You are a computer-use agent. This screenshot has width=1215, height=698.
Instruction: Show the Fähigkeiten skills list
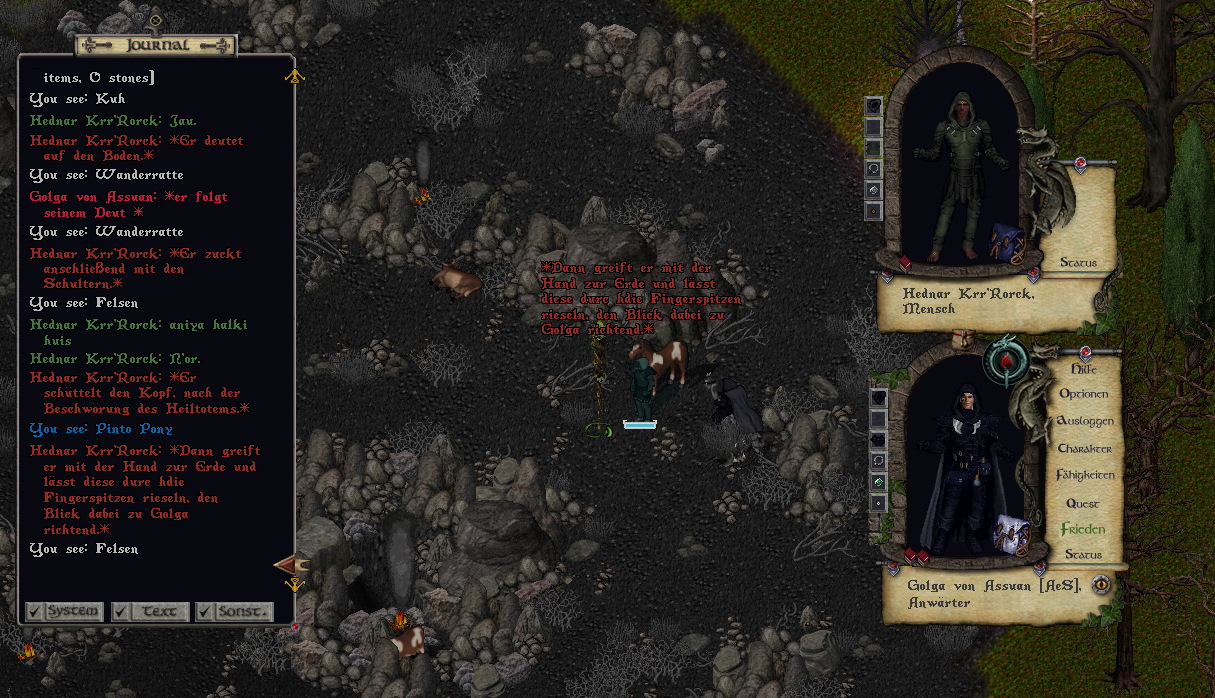click(1084, 476)
